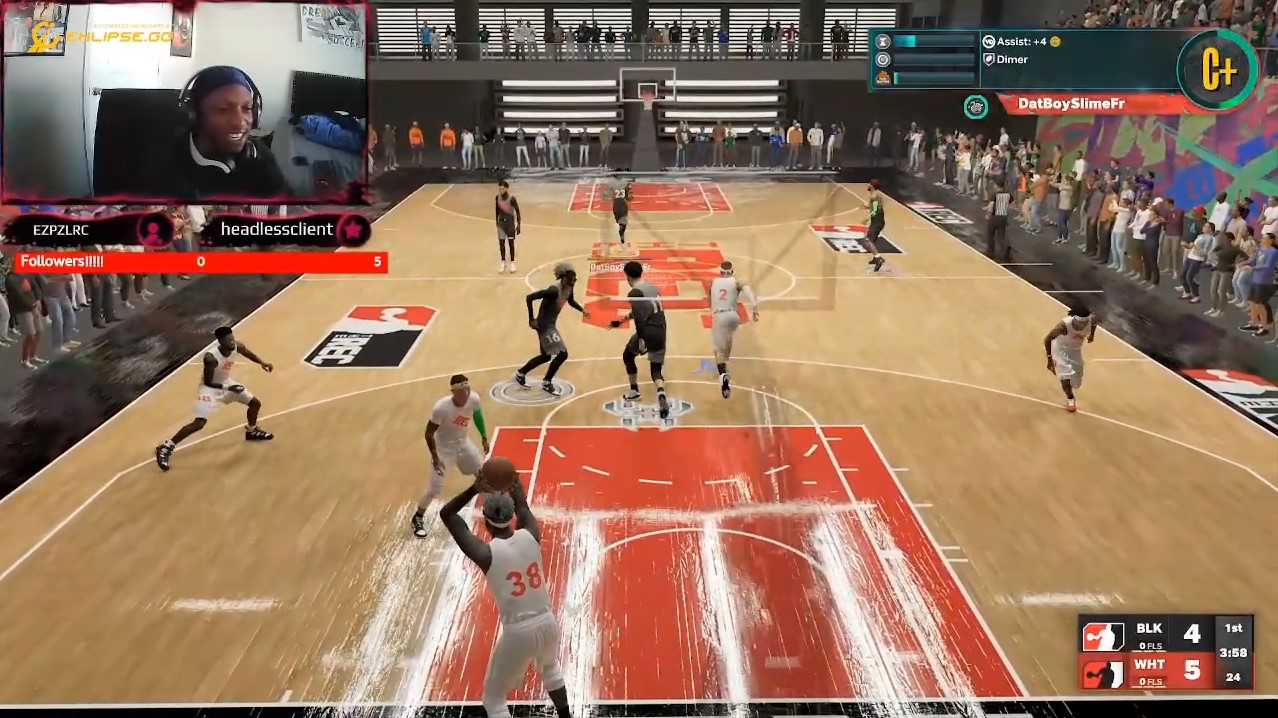
Task: Select the EZPZLRC name label
Action: [61, 230]
